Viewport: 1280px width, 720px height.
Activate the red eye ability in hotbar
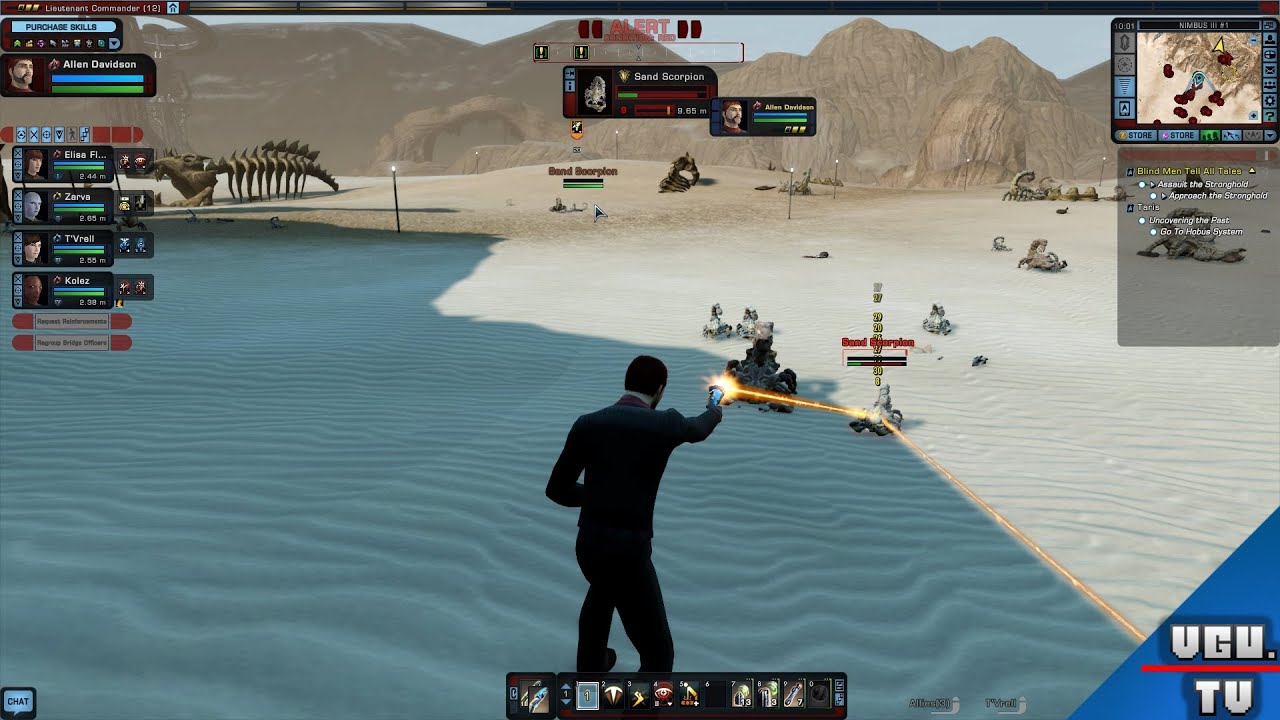tap(663, 694)
